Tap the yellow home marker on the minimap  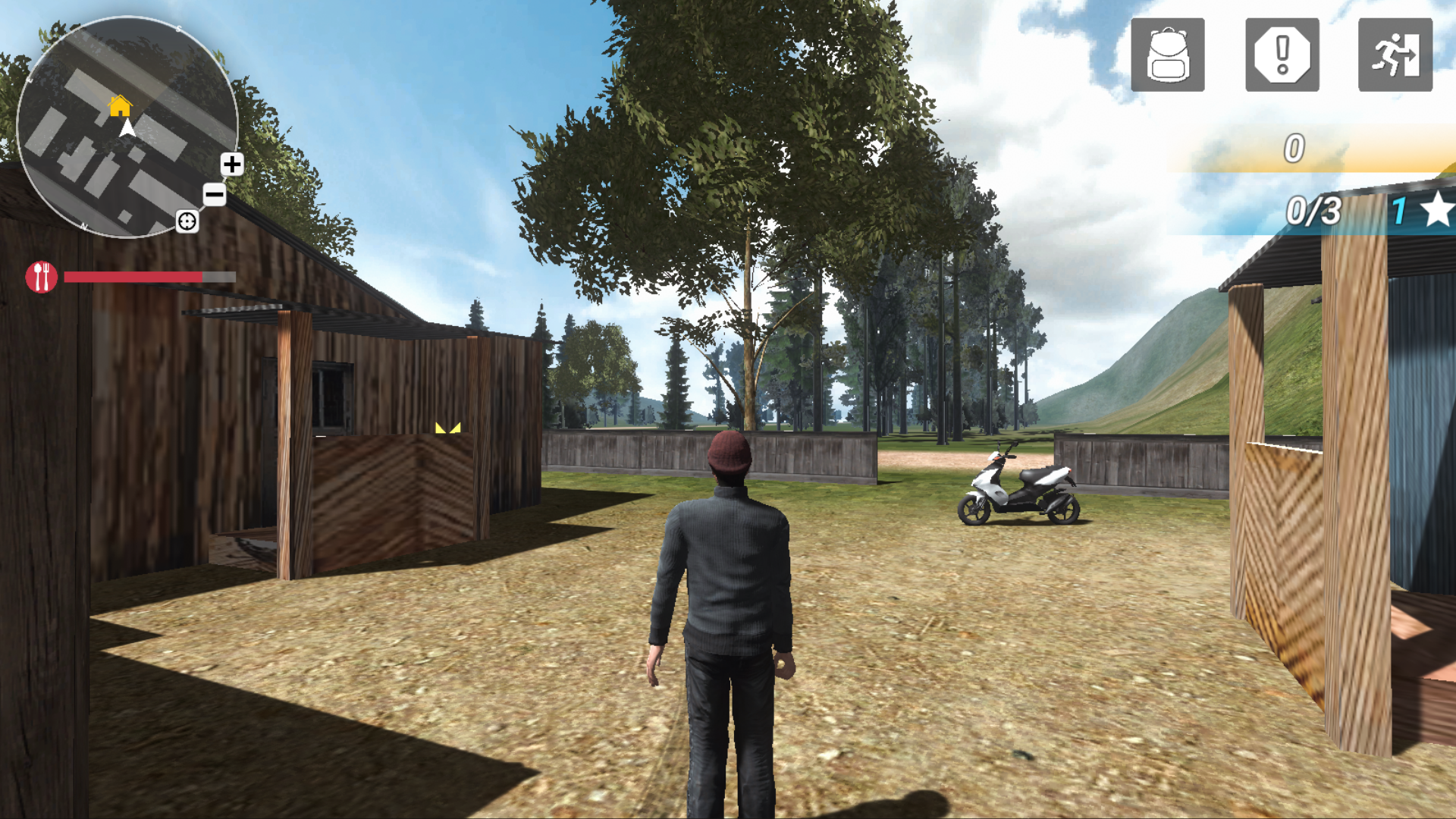pos(119,107)
